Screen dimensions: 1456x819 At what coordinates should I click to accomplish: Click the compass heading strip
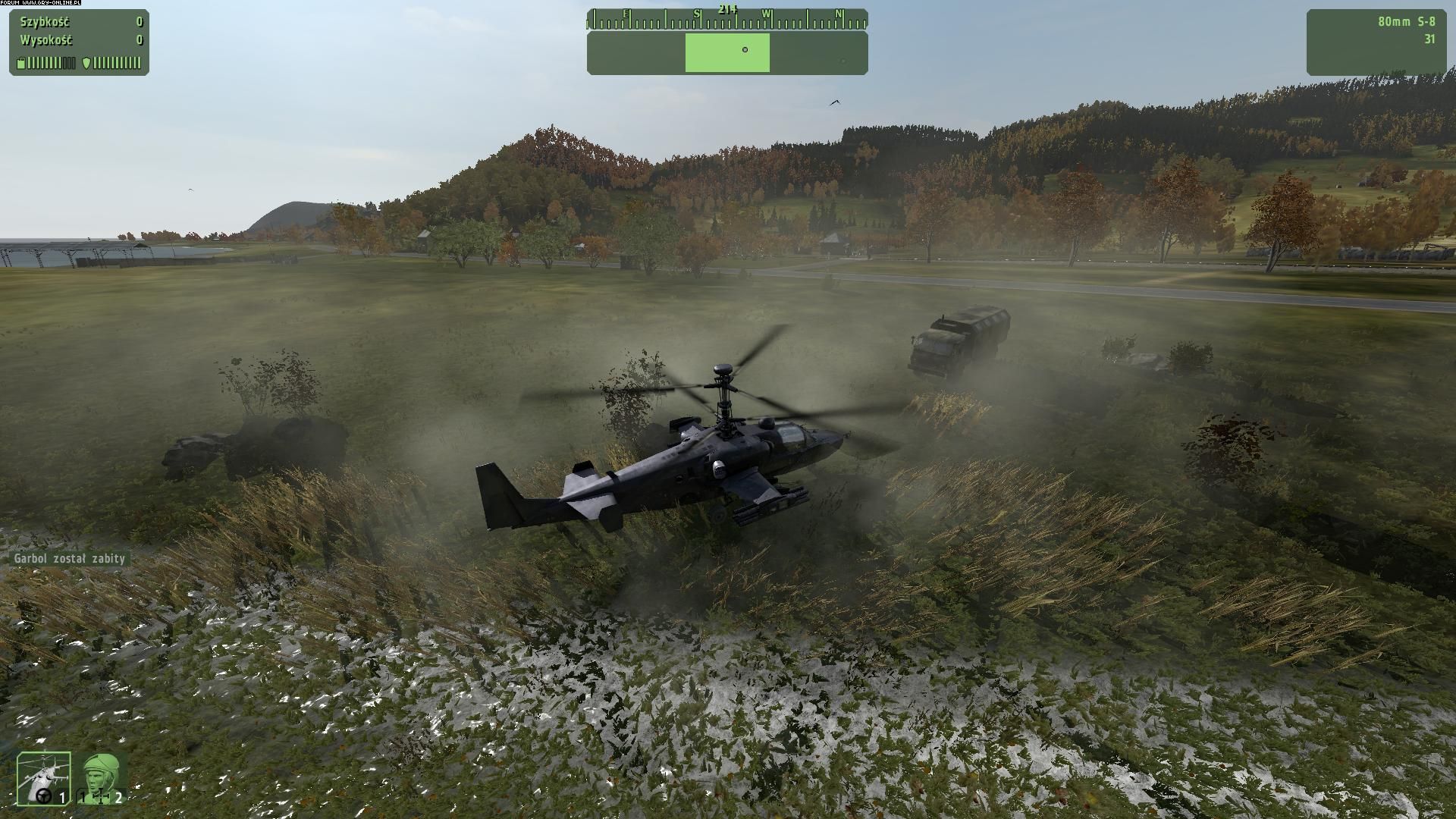click(726, 17)
